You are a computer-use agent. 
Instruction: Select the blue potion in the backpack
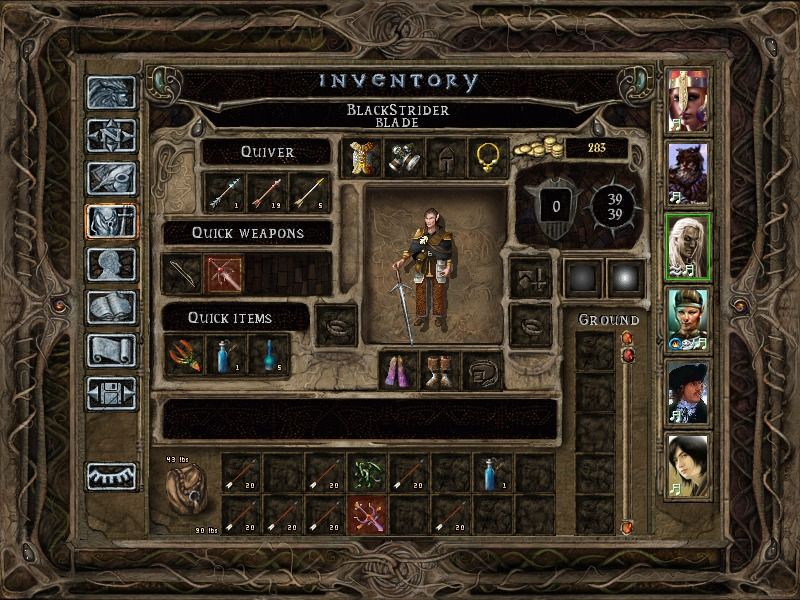pos(492,473)
